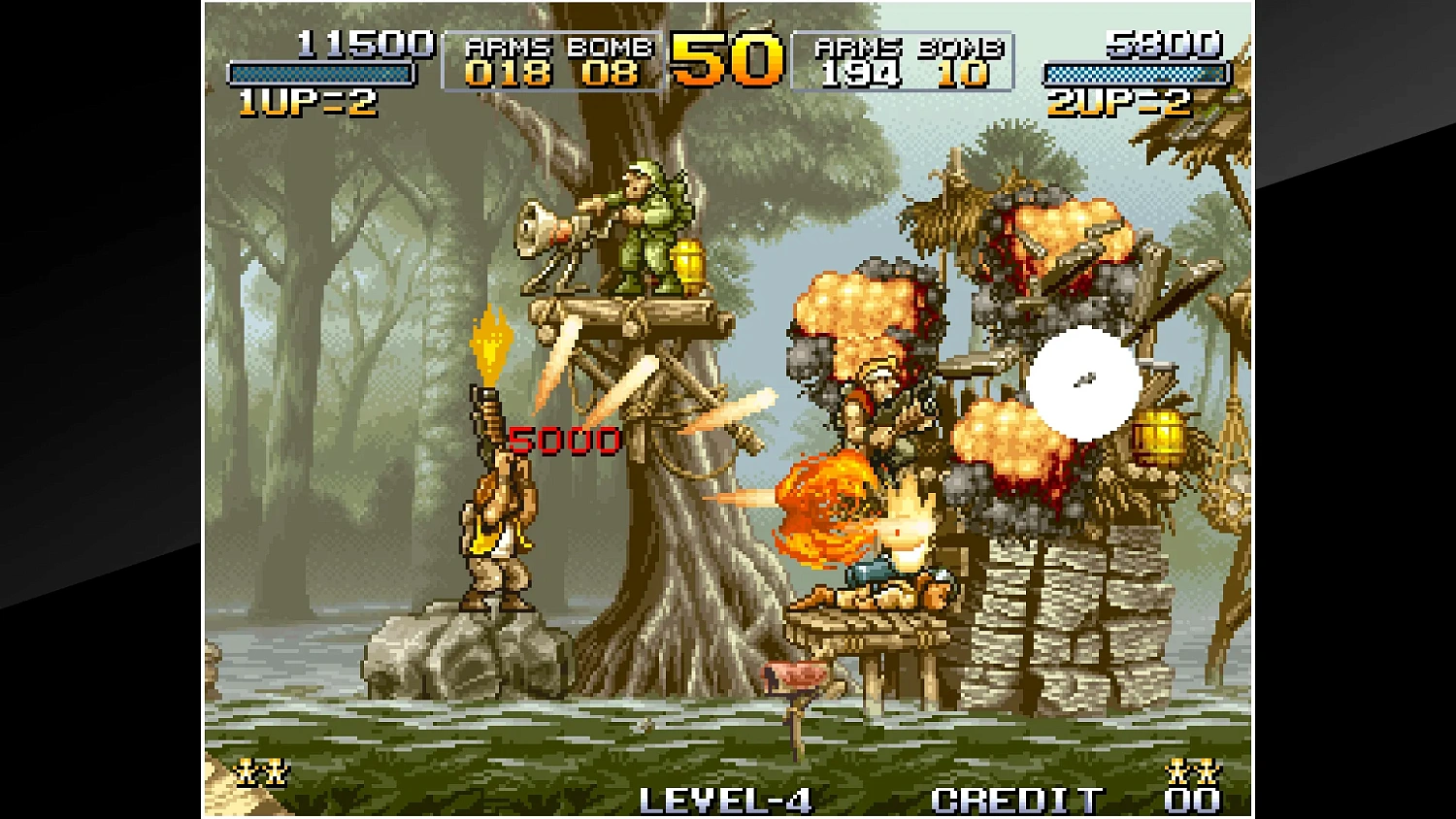Select the player 2 BOMB counter showing 10
Screen dimensions: 1456x819
[x=959, y=73]
